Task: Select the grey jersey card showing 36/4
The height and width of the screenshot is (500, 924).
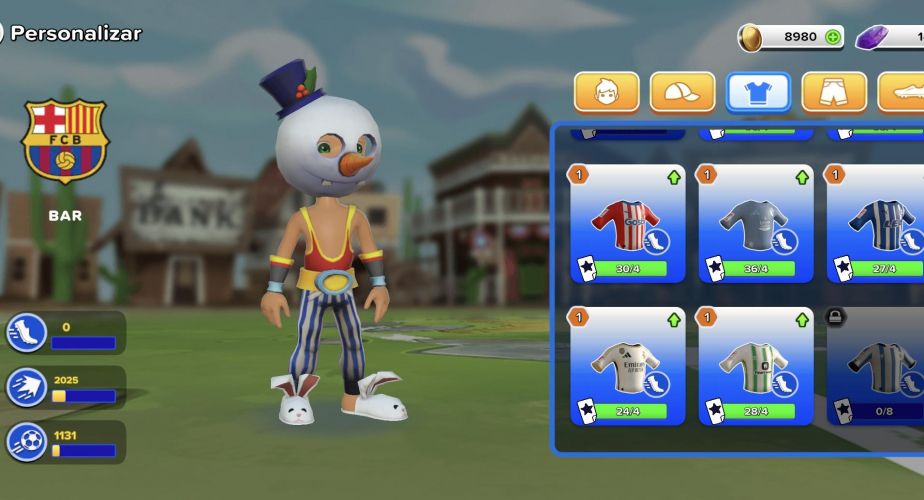Action: tap(755, 223)
